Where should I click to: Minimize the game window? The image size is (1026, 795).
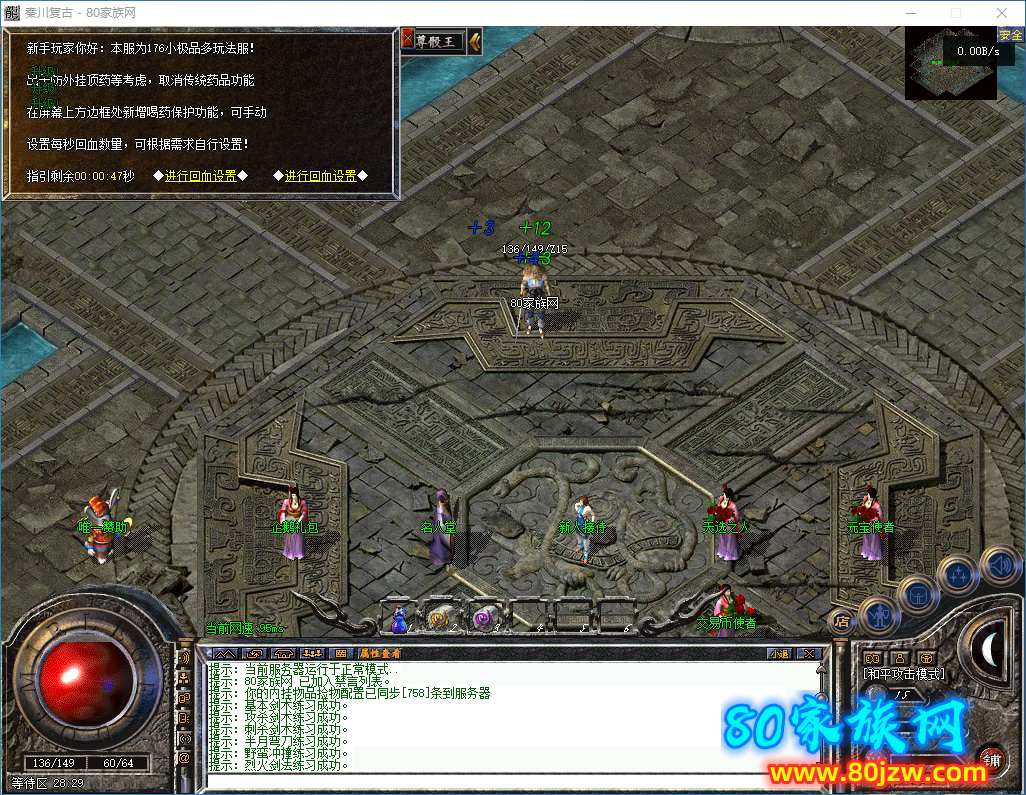click(x=910, y=12)
